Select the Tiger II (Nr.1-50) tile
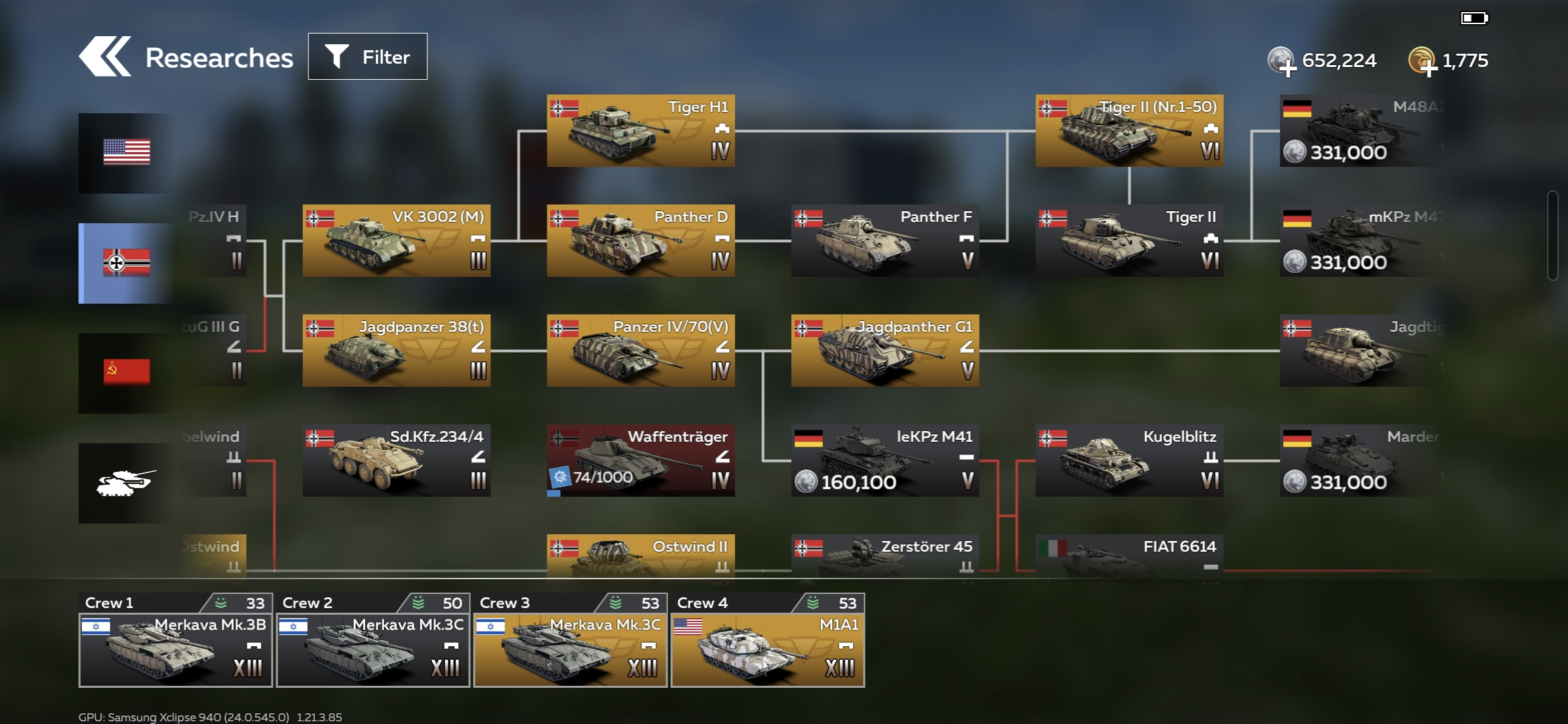The image size is (1568, 724). tap(1129, 131)
